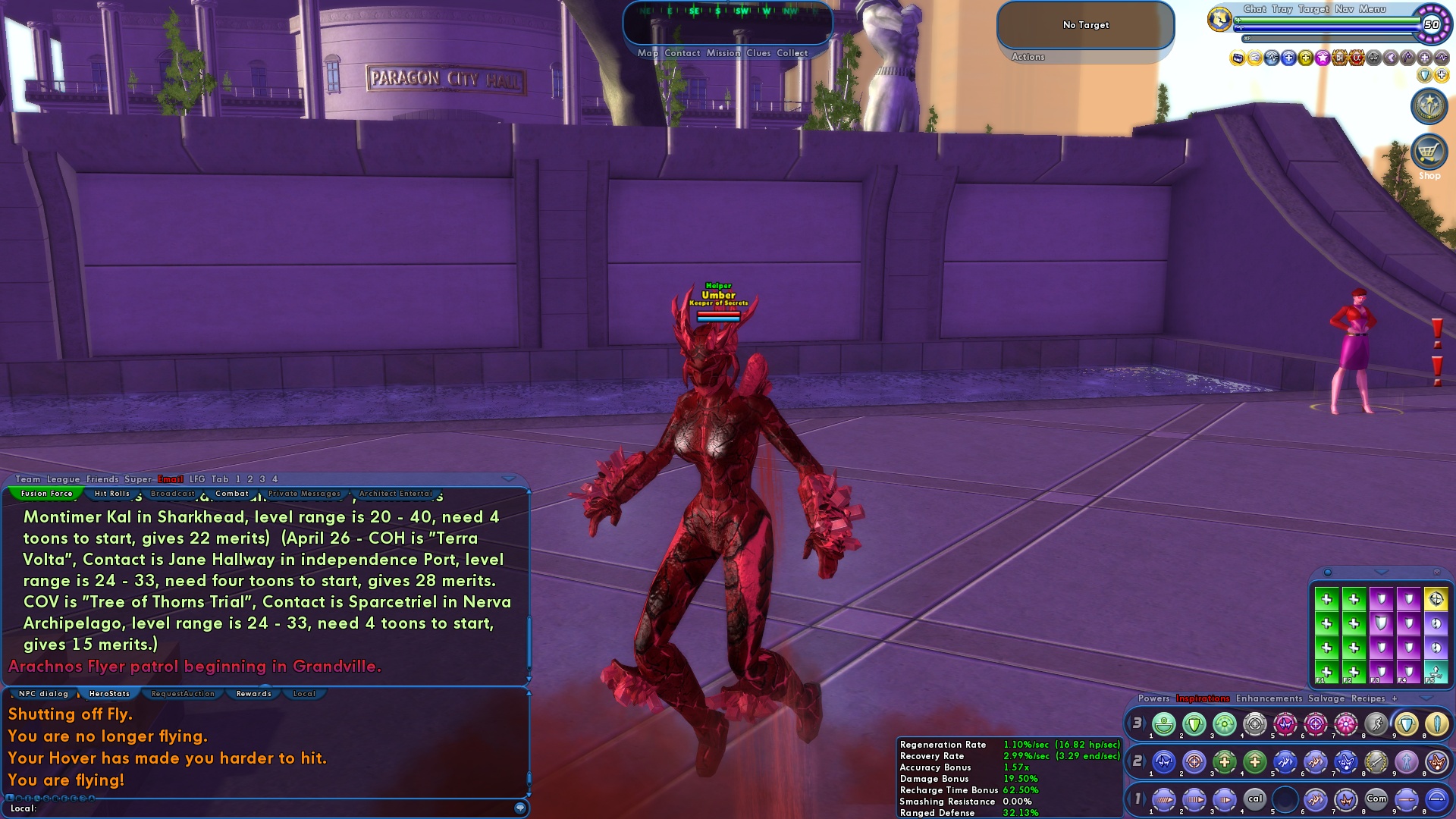Click the magenta star buff icon under the XP bar
Image resolution: width=1456 pixels, height=819 pixels.
(x=1323, y=58)
